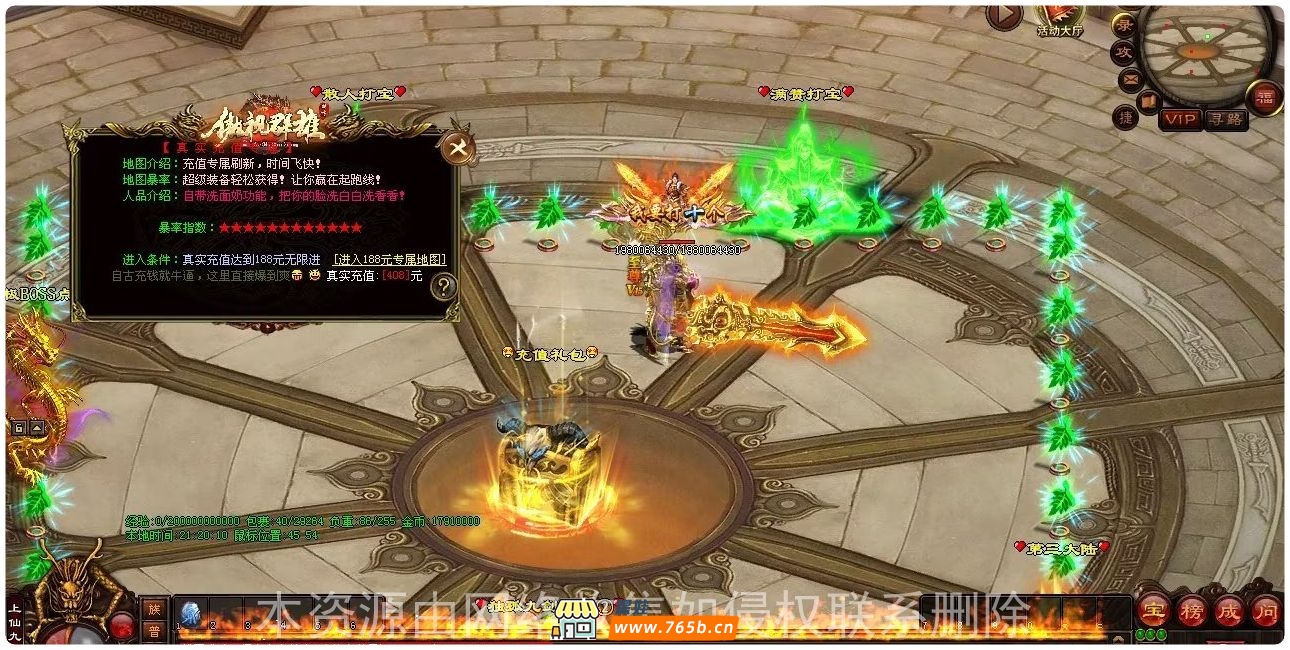
Task: Click the 录 button beside minimap
Action: 1124,25
